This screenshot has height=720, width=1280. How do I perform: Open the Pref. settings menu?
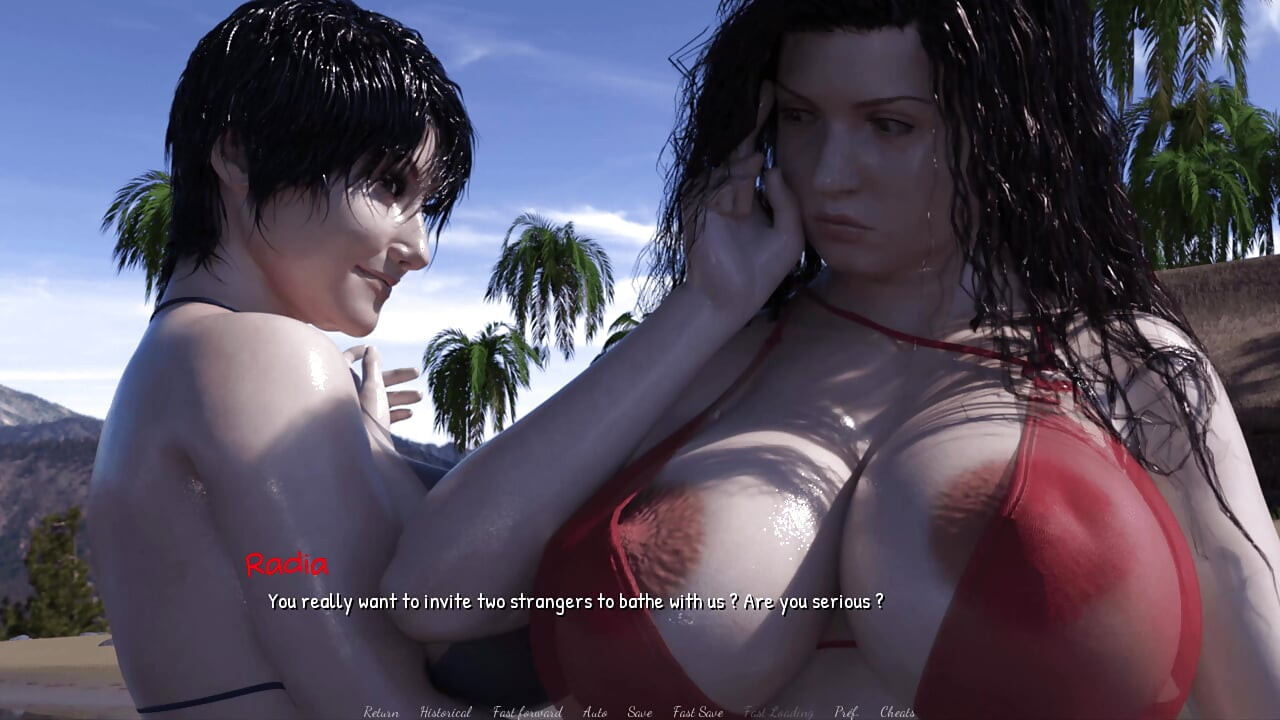tap(846, 712)
